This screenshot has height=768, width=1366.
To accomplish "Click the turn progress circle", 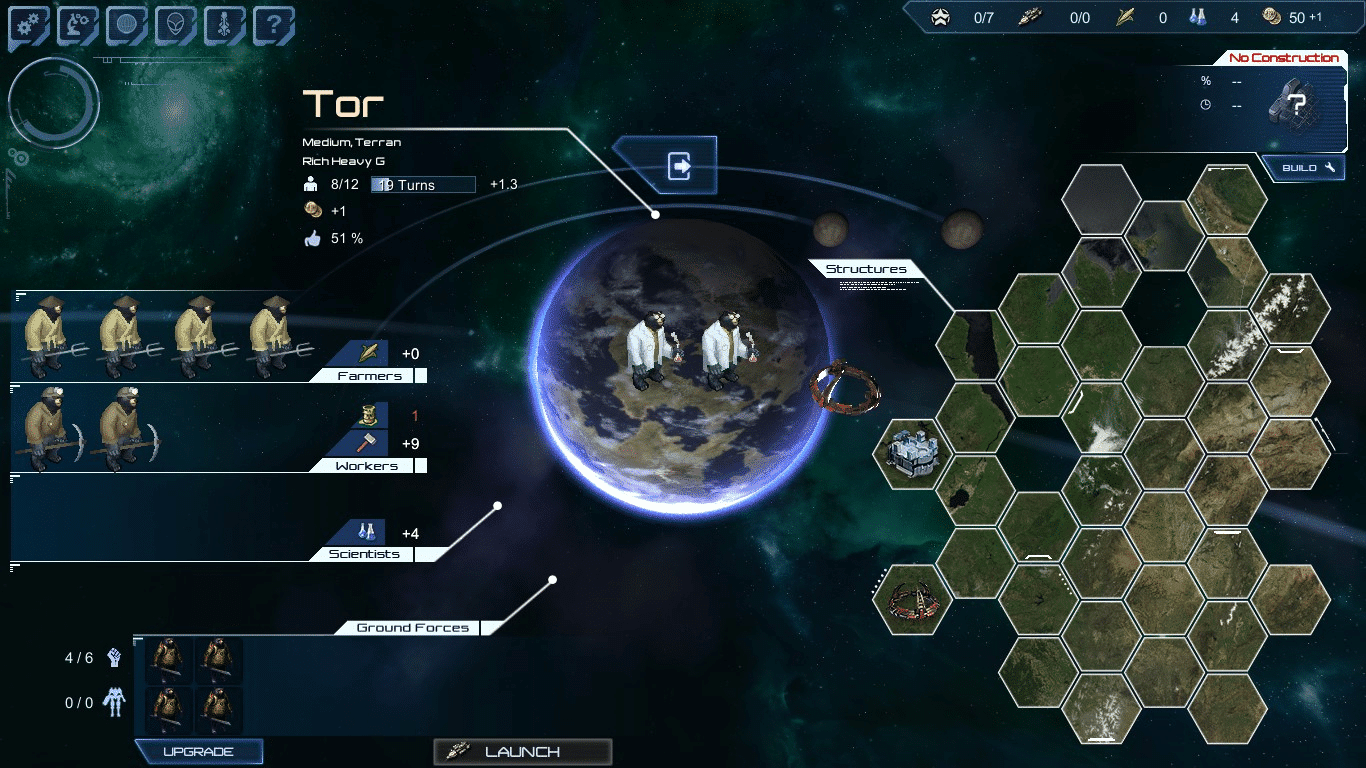I will click(x=54, y=103).
